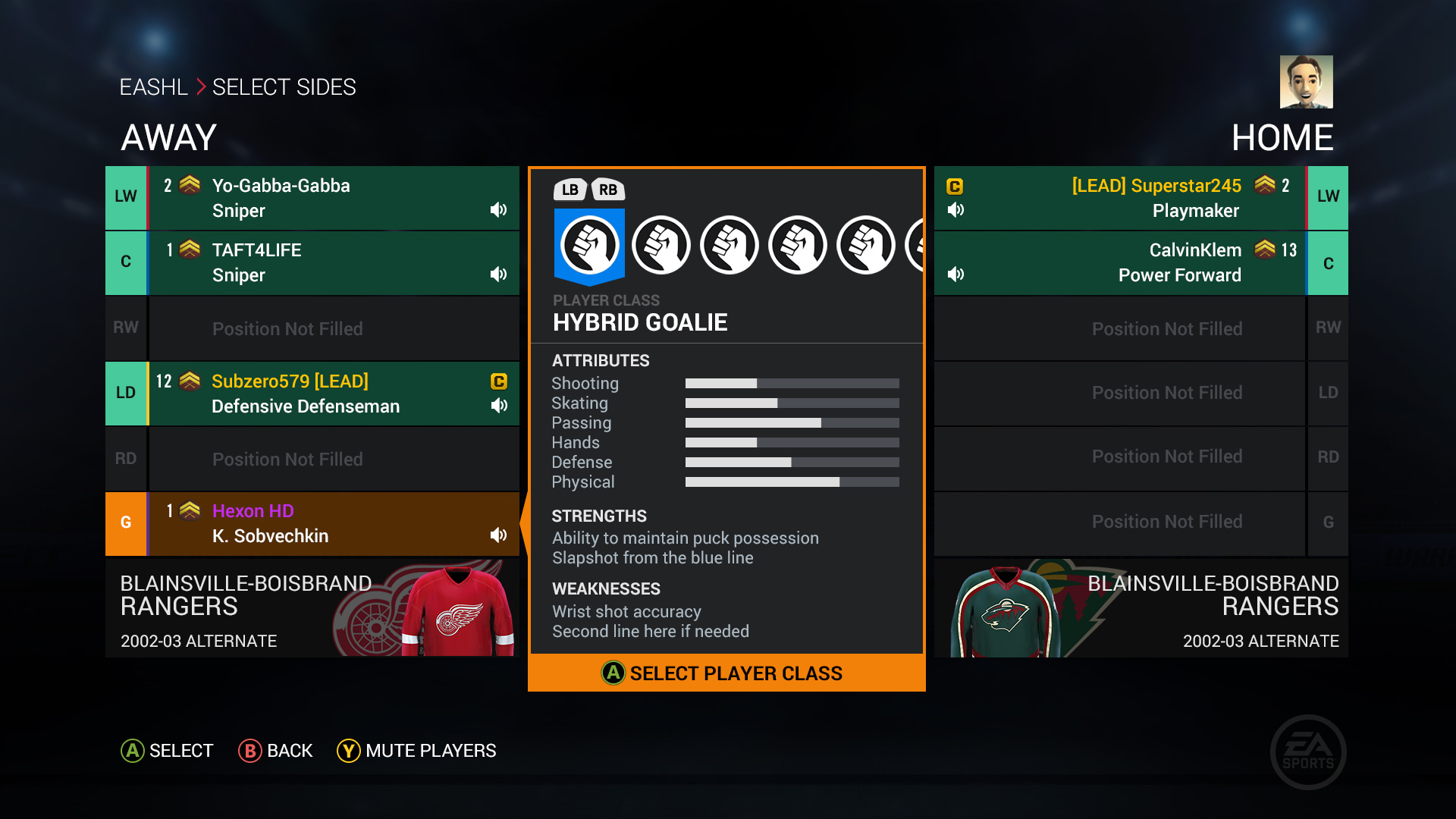Toggle Hexon HD's speaker icon

tap(498, 535)
